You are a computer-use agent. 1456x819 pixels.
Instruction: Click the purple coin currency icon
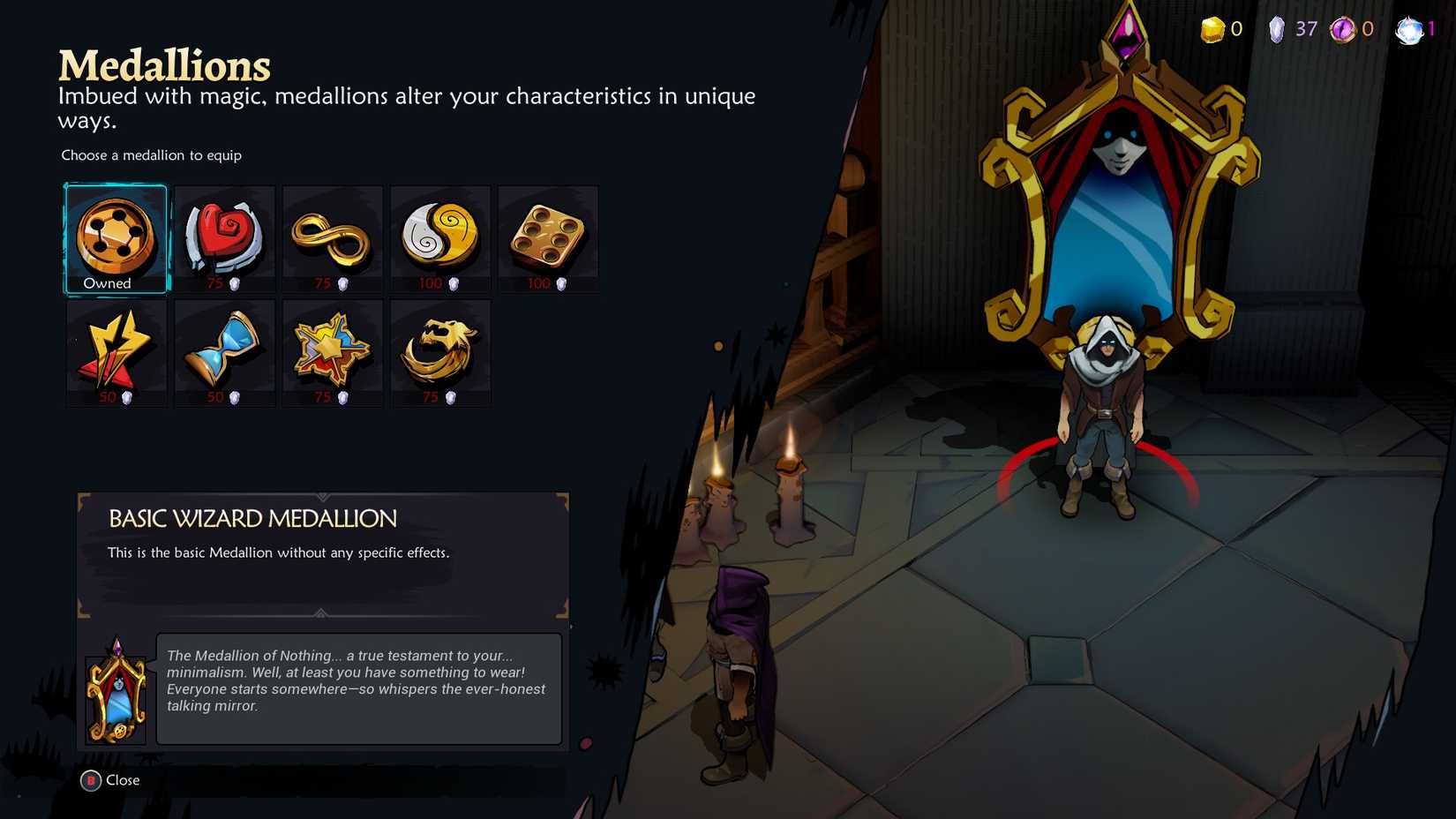coord(1342,28)
